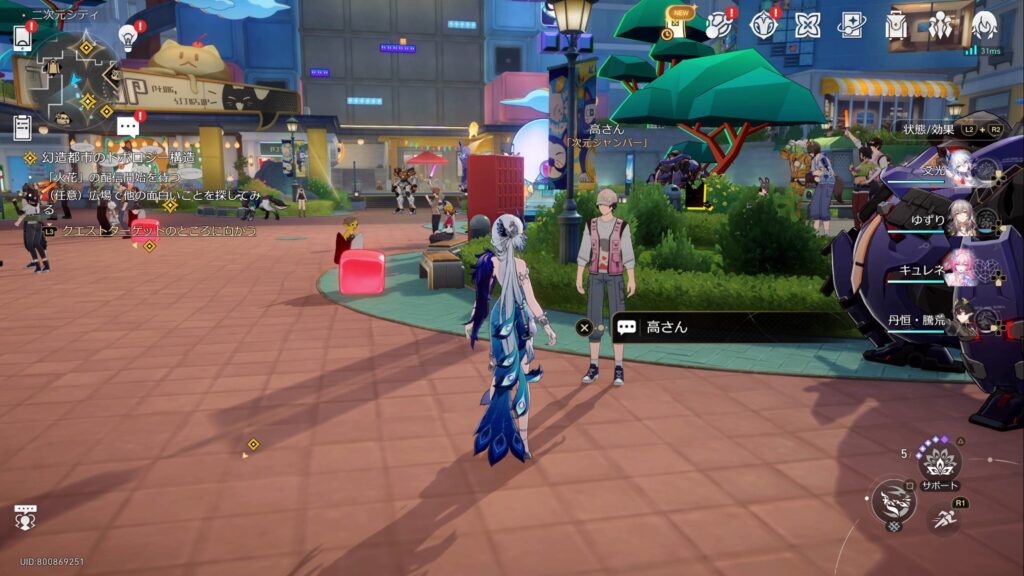Open the star rail map orbit icon
The image size is (1024, 576).
719,26
